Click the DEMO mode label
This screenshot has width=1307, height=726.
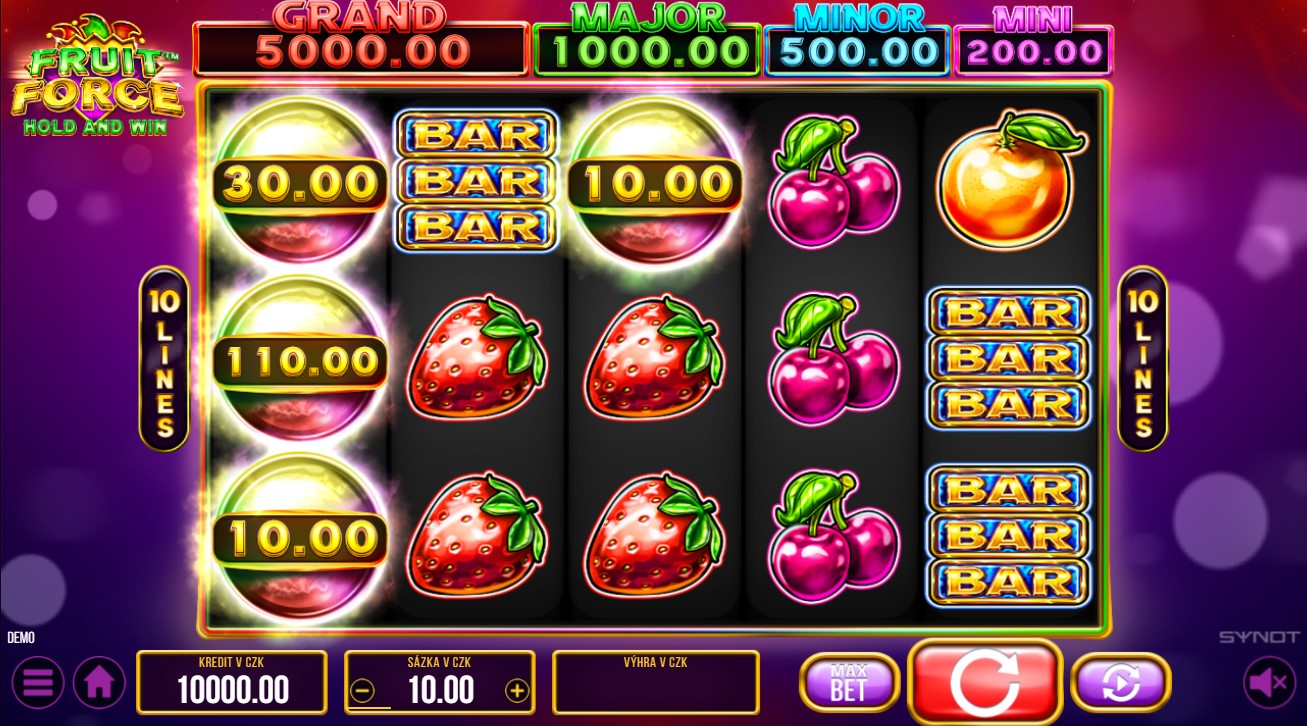click(x=21, y=637)
